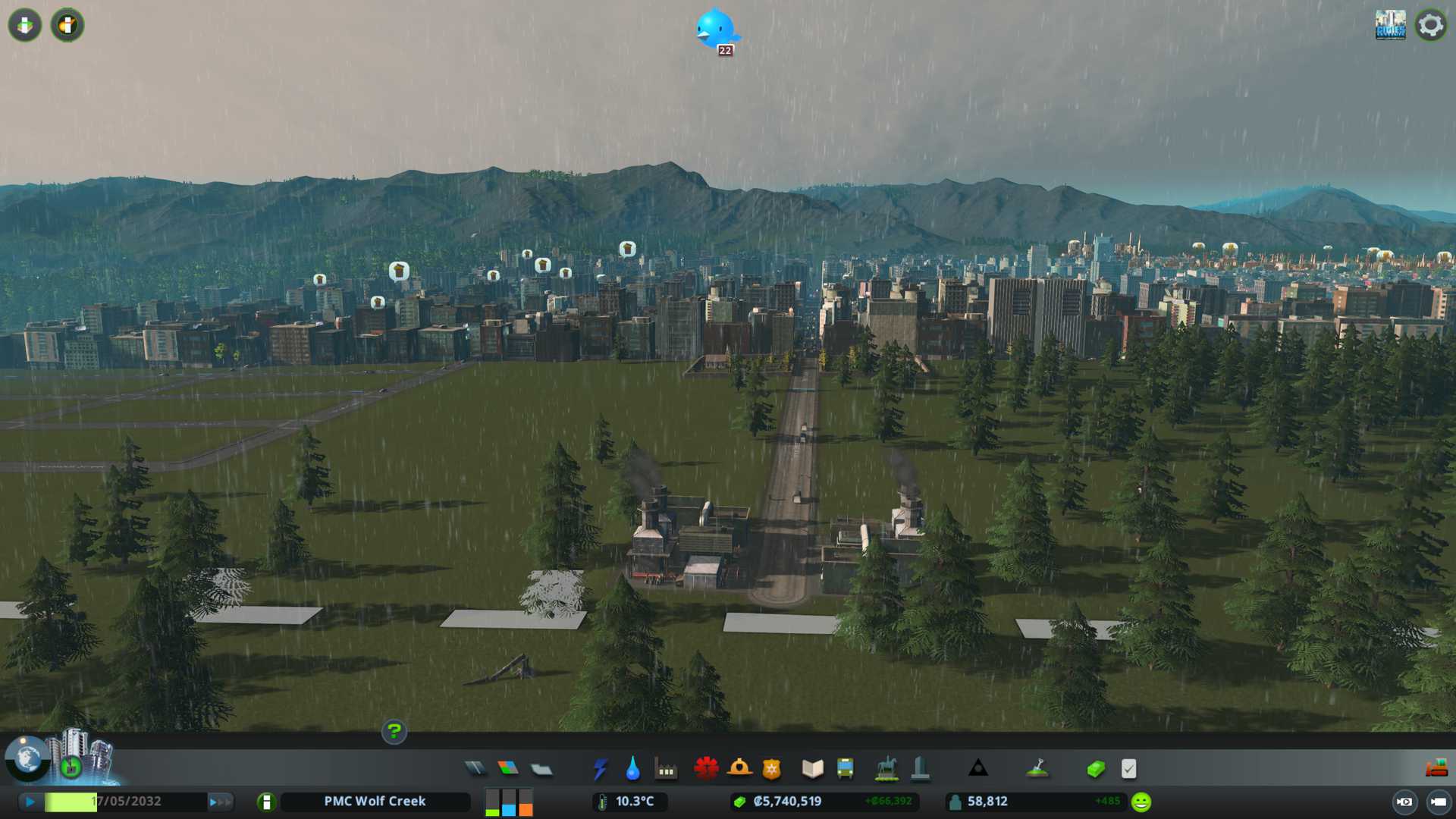
Task: Open the Unique Buildings tower menu
Action: click(920, 769)
